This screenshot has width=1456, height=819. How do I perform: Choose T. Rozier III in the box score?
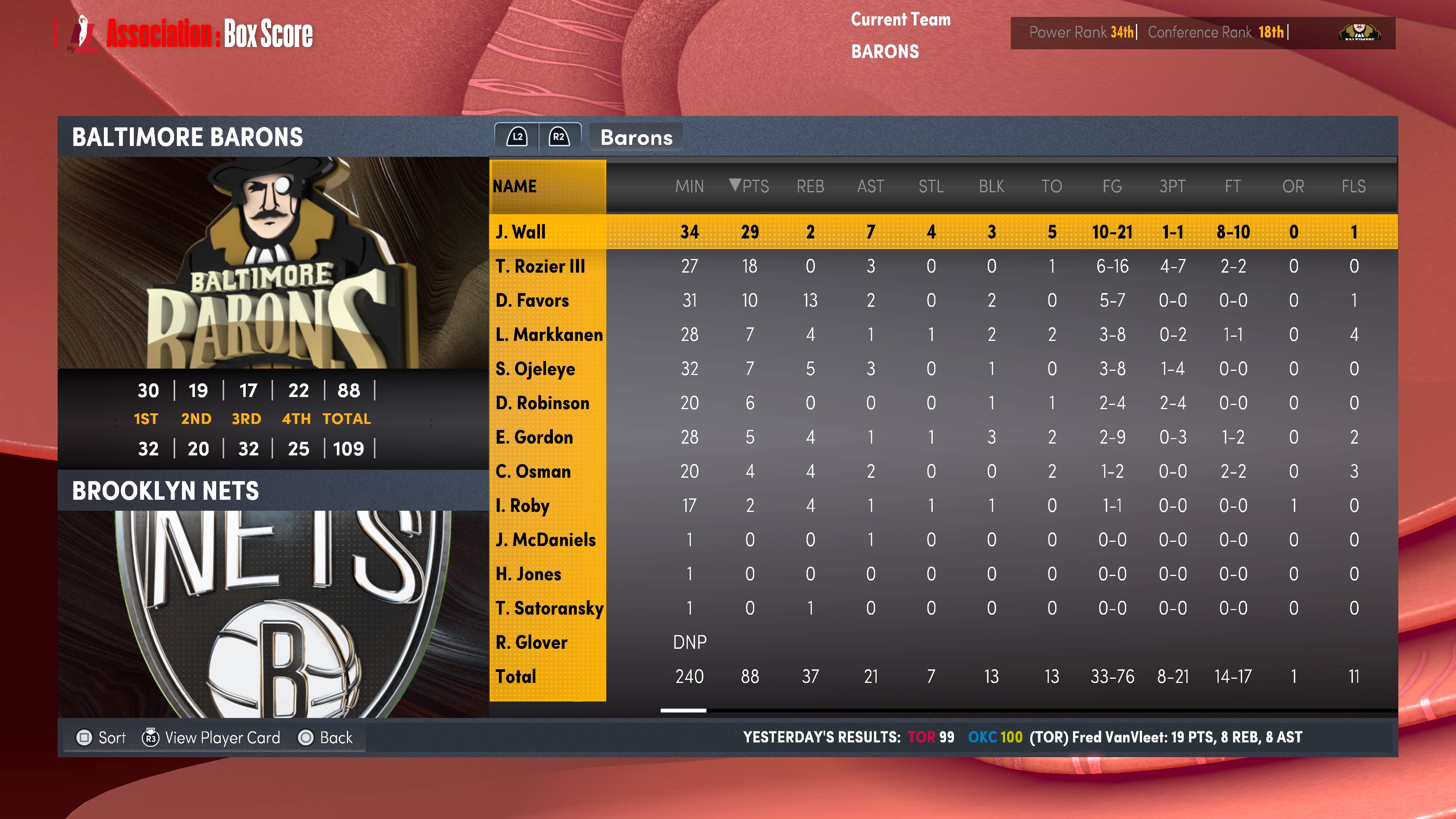click(540, 266)
